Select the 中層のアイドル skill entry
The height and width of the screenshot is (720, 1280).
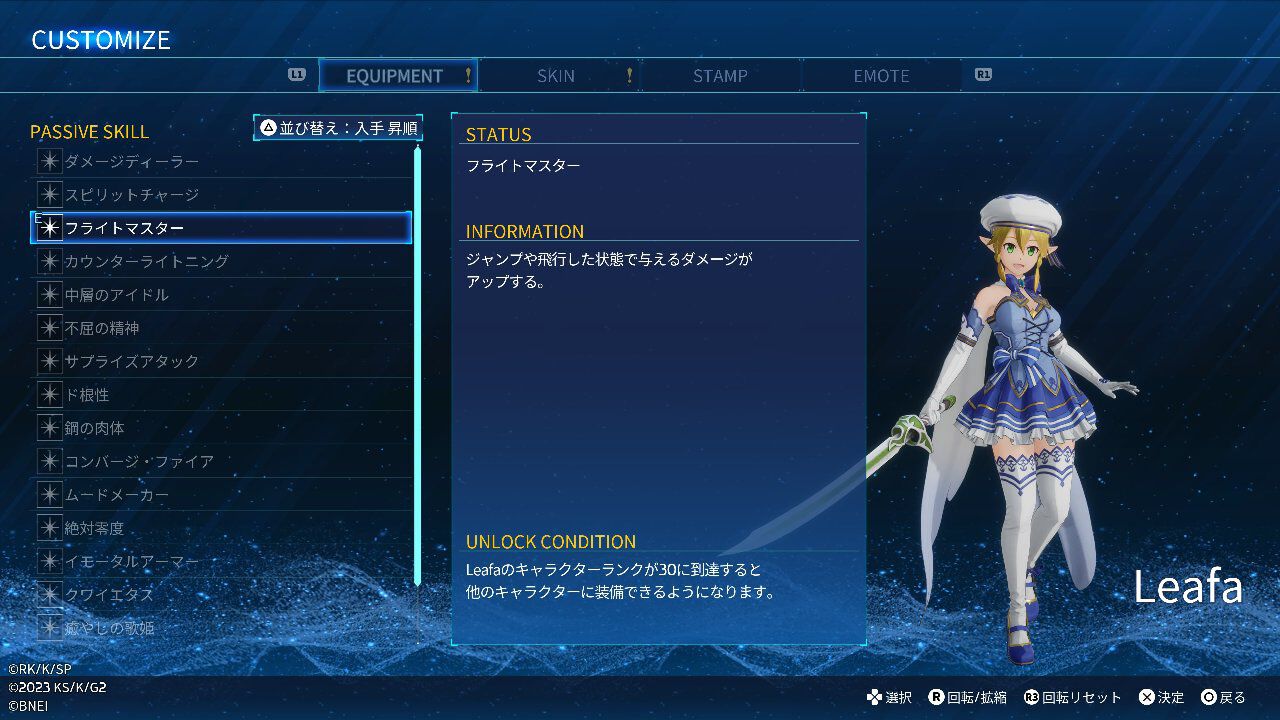click(x=221, y=295)
